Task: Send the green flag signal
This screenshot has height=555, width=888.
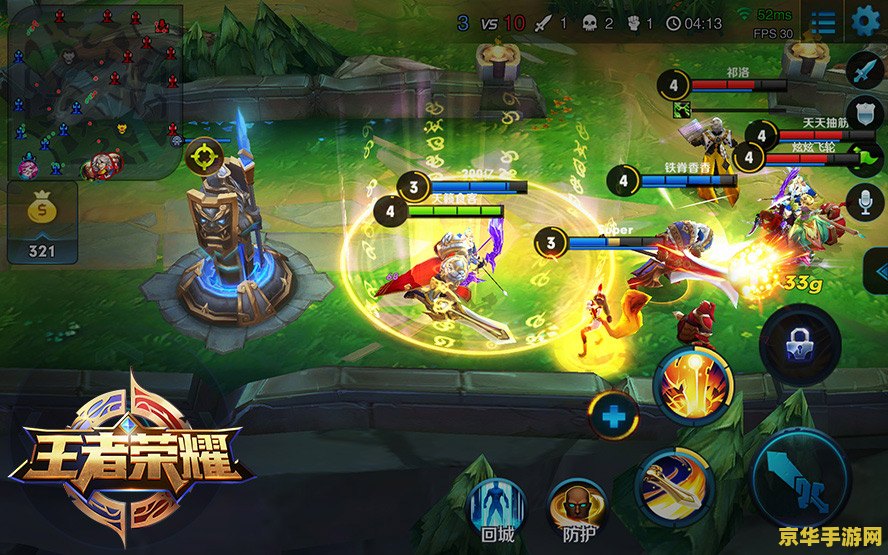Action: (866, 156)
